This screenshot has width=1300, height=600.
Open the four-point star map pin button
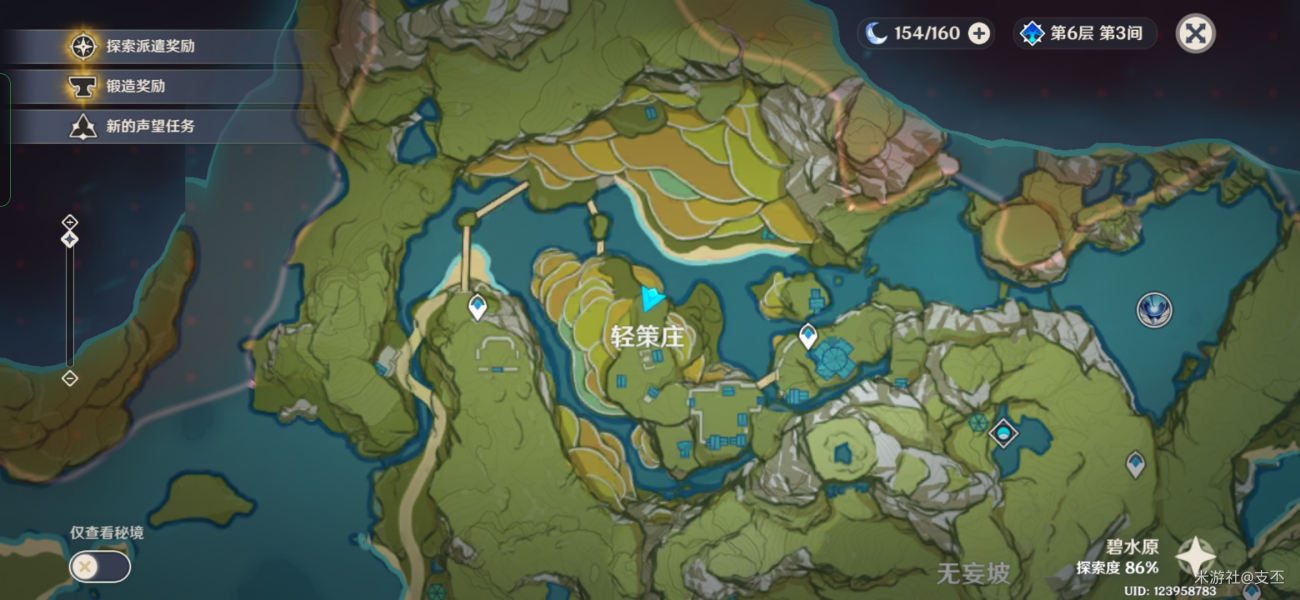point(1194,555)
